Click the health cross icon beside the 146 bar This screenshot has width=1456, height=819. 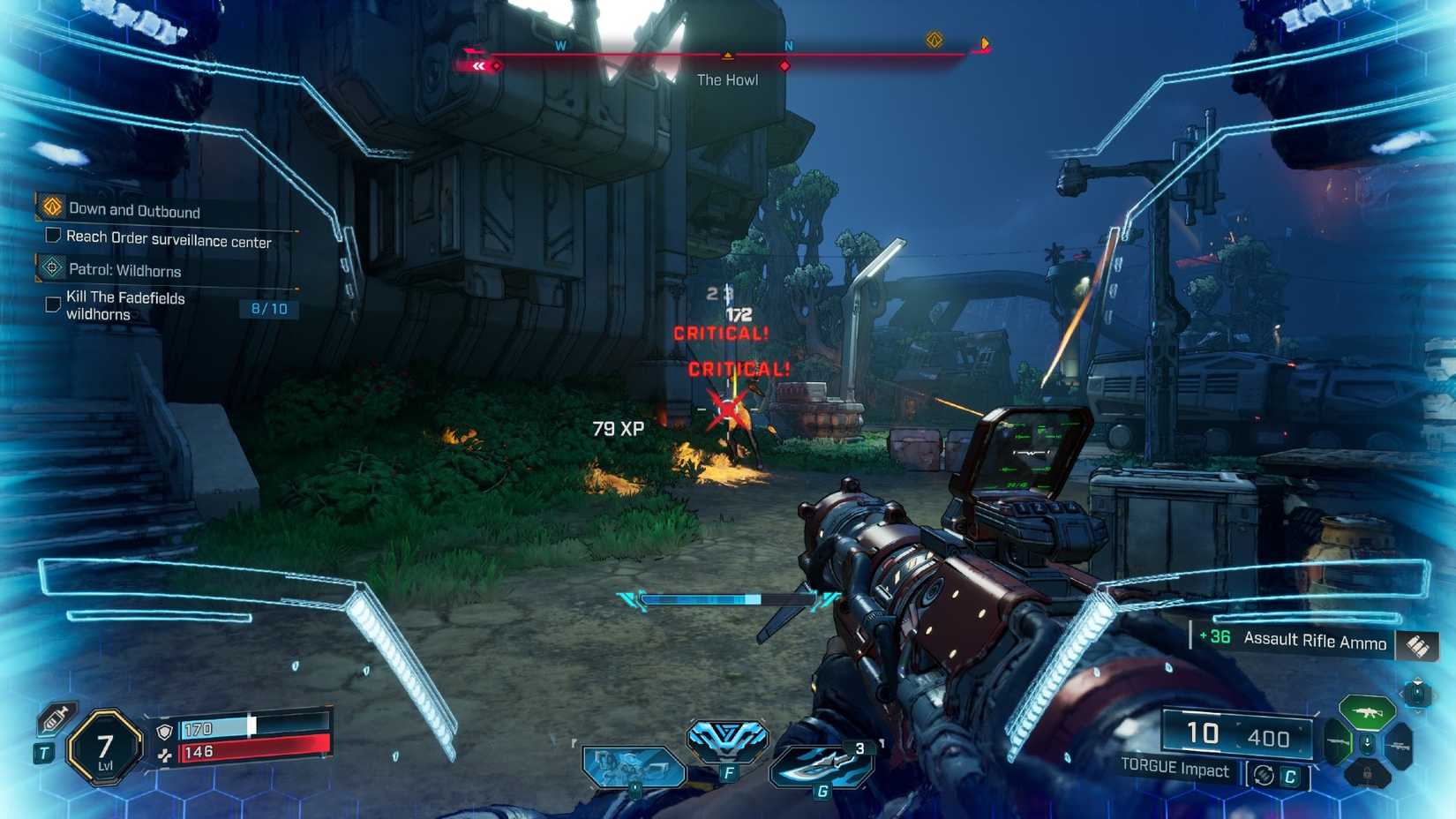coord(166,755)
